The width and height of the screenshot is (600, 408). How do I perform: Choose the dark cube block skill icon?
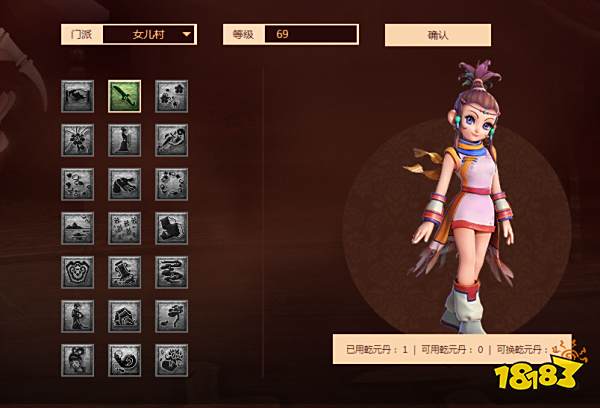tap(171, 228)
